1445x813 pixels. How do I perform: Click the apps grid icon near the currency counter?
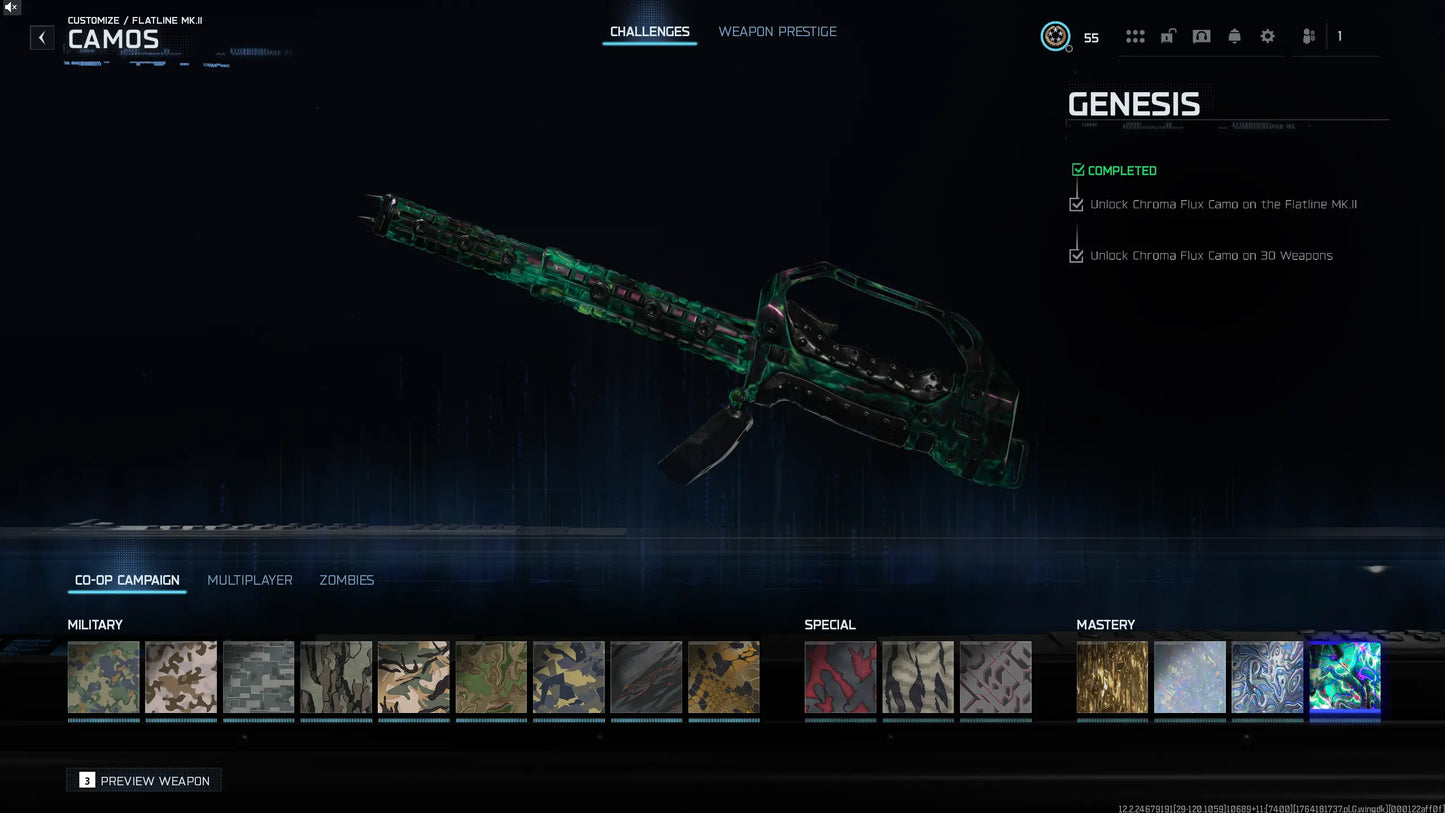(1135, 36)
